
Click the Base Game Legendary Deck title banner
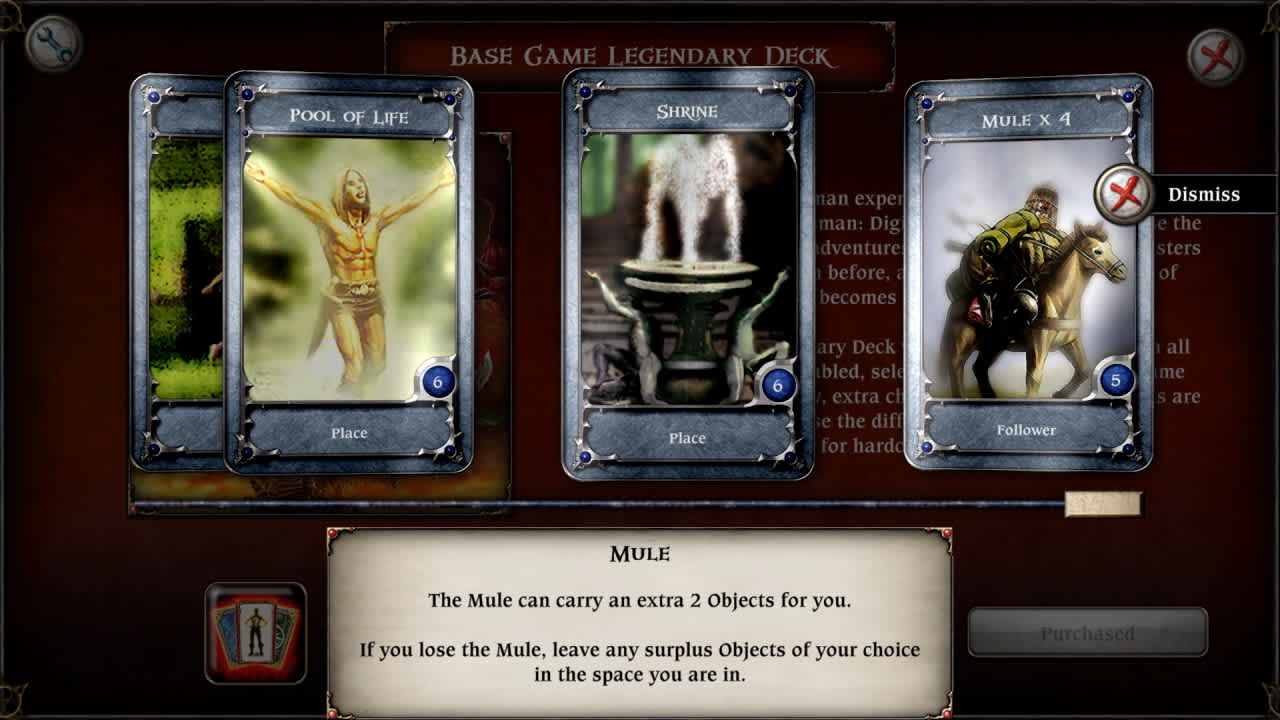point(640,57)
